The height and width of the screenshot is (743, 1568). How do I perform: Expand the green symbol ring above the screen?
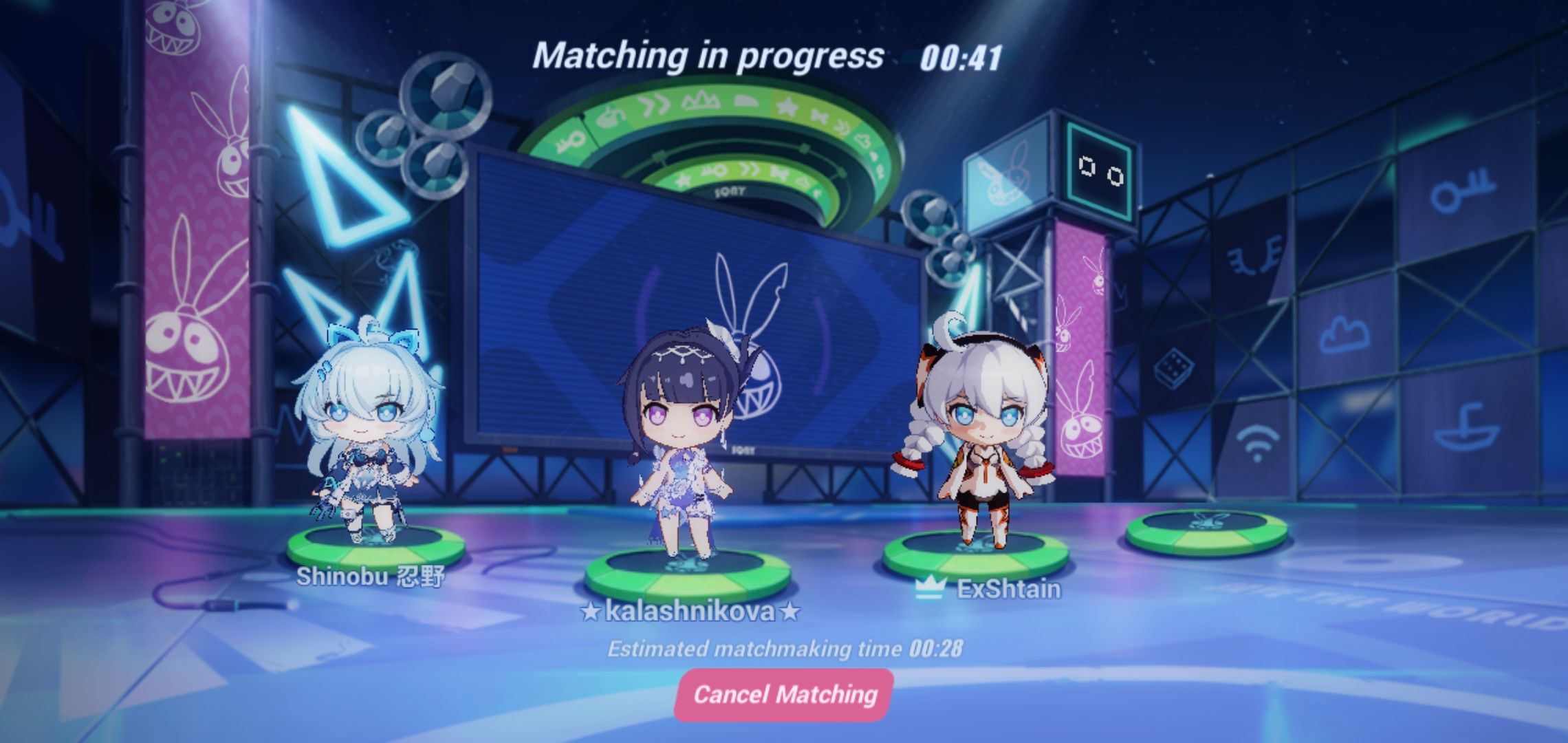715,124
